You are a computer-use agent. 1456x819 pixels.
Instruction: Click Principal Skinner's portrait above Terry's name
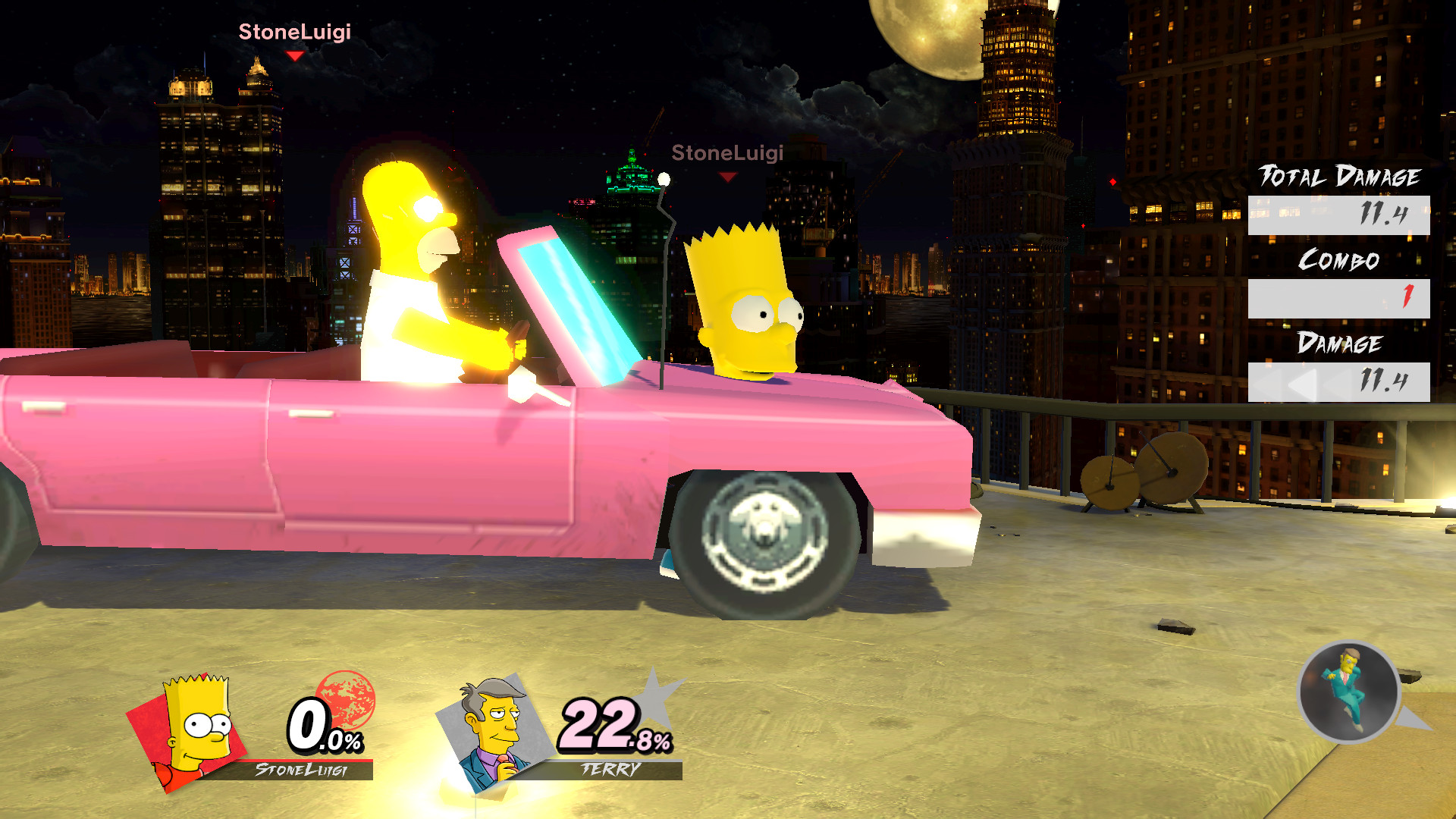(x=493, y=728)
